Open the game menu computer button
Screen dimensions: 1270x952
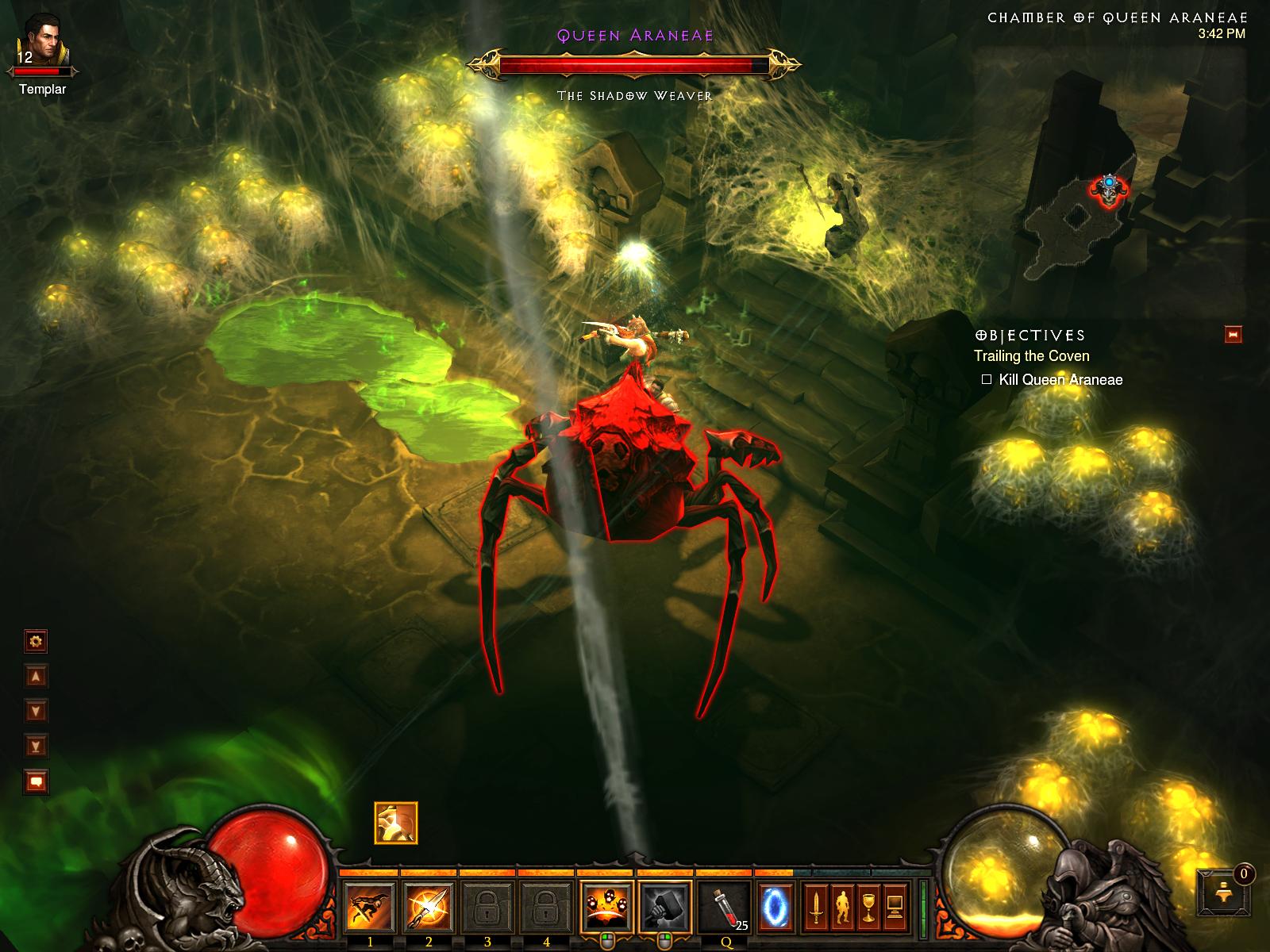(895, 906)
